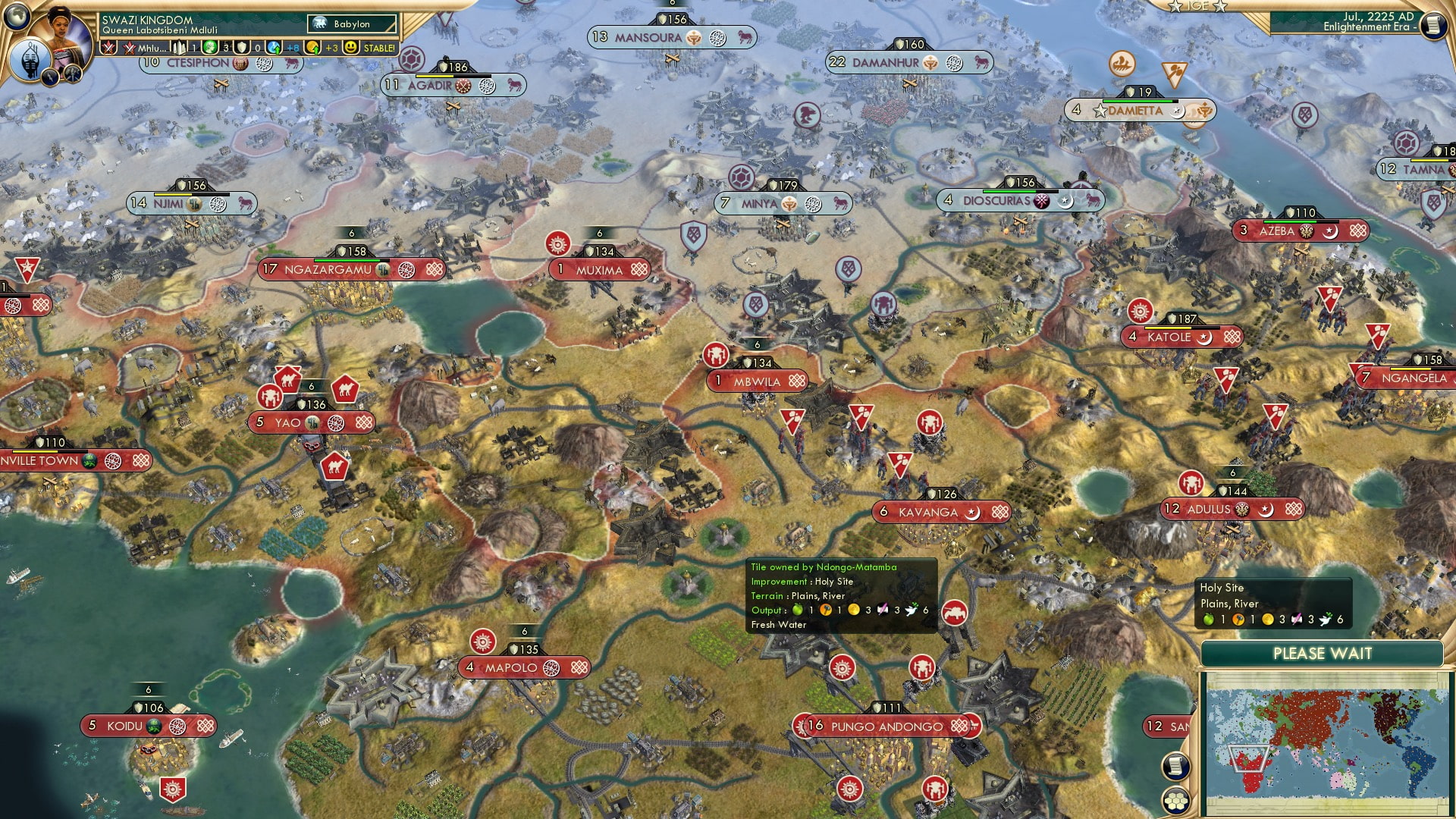Open the notification log scroll icon at top-right
1456x819 pixels.
pyautogui.click(x=1432, y=25)
